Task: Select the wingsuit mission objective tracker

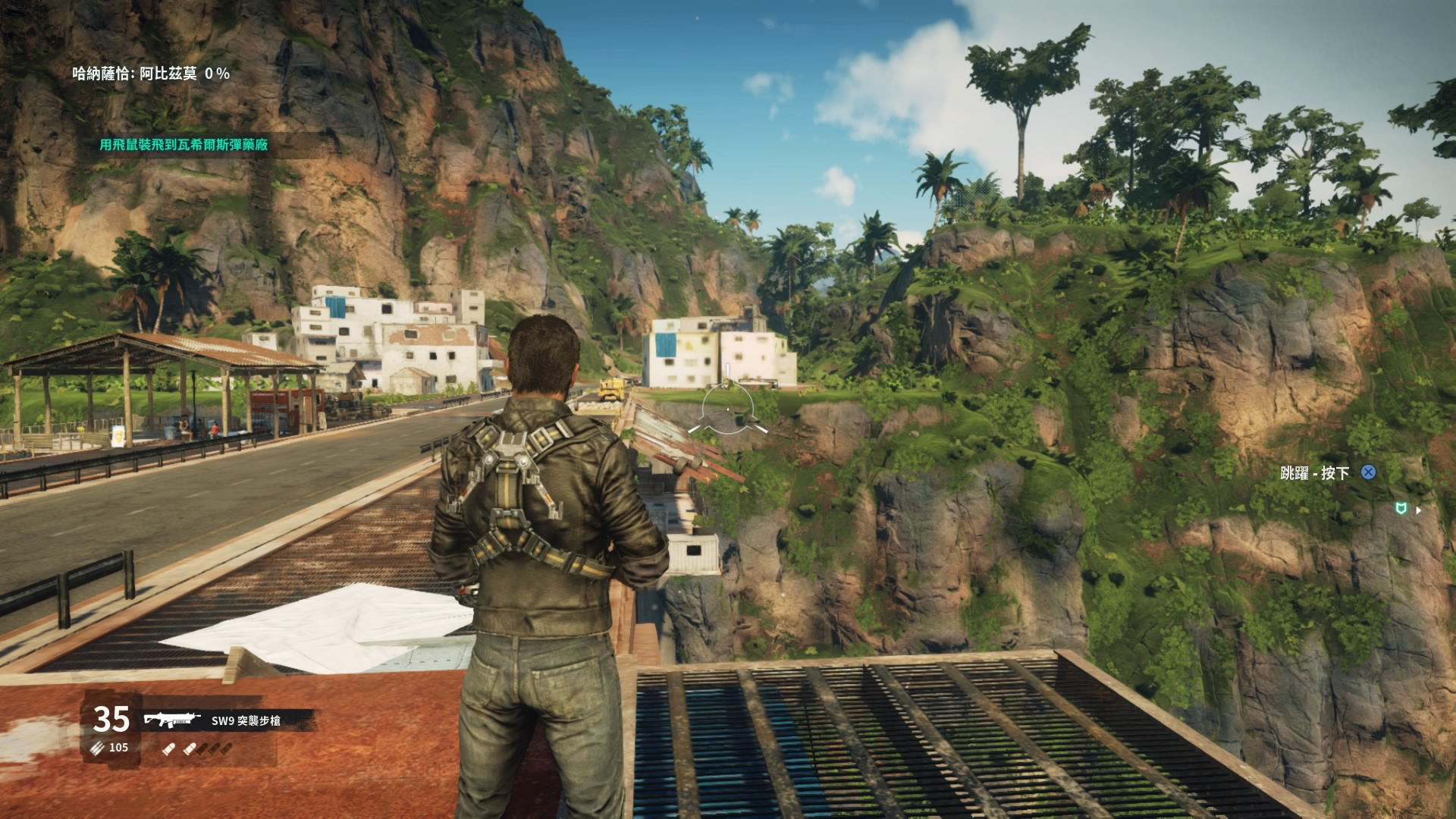Action: click(184, 145)
